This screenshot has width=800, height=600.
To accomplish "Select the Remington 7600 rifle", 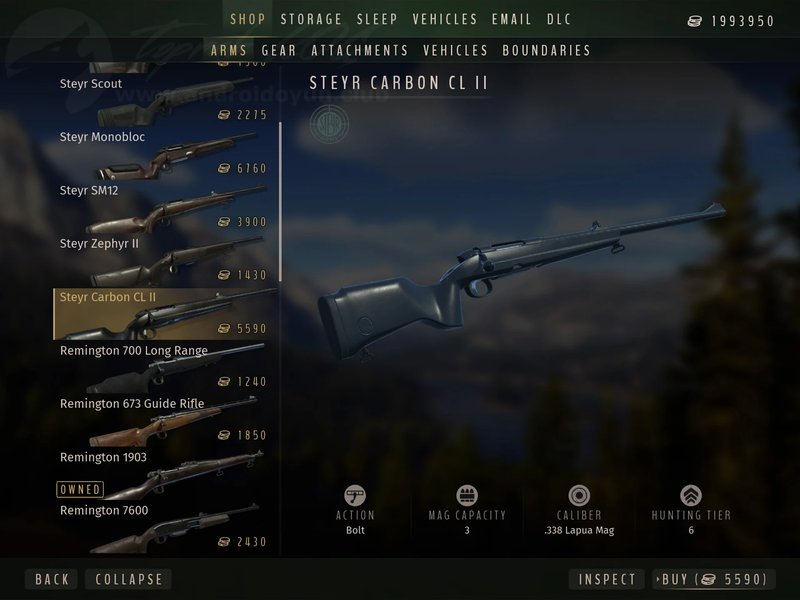I will pyautogui.click(x=160, y=525).
